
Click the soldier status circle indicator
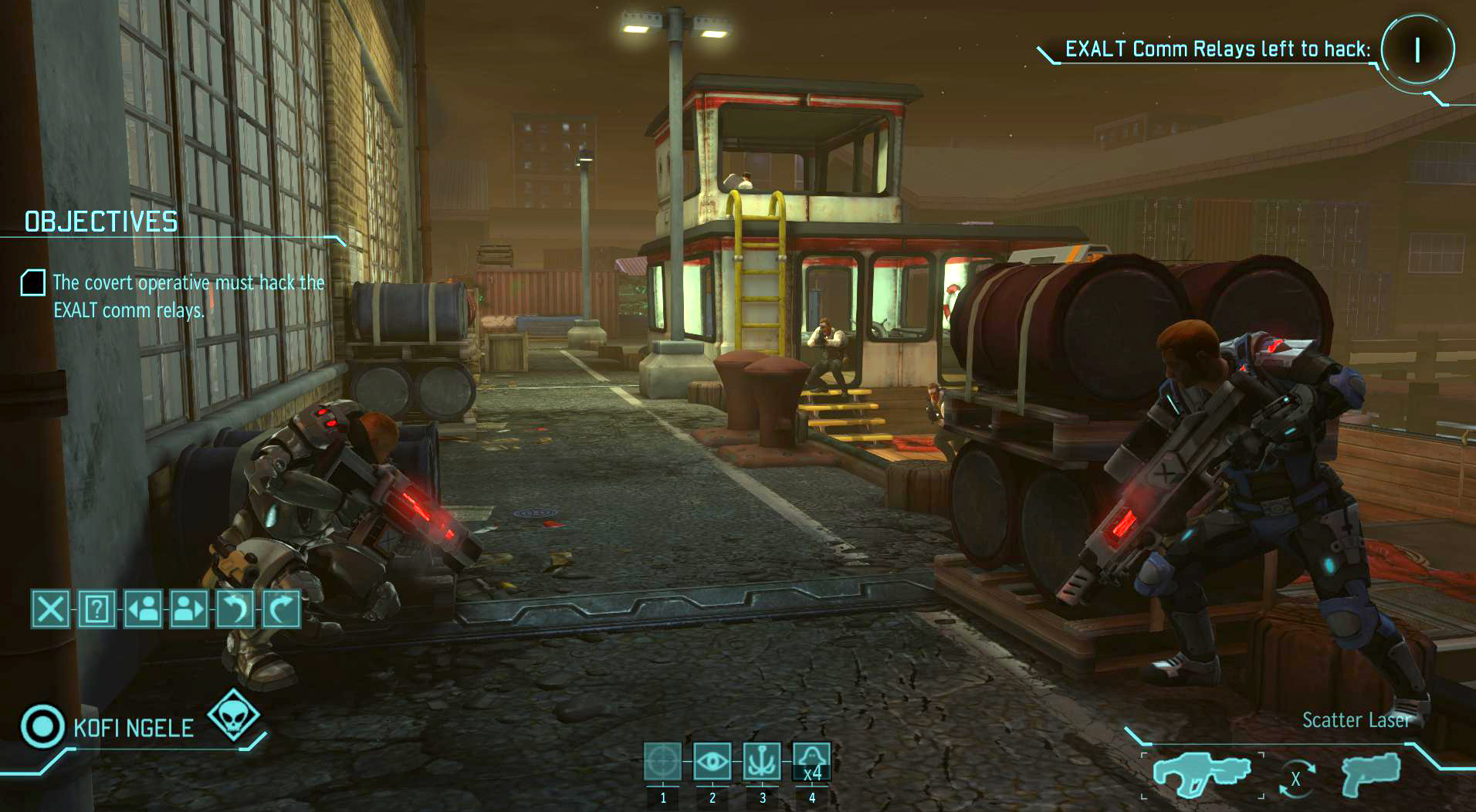point(42,724)
